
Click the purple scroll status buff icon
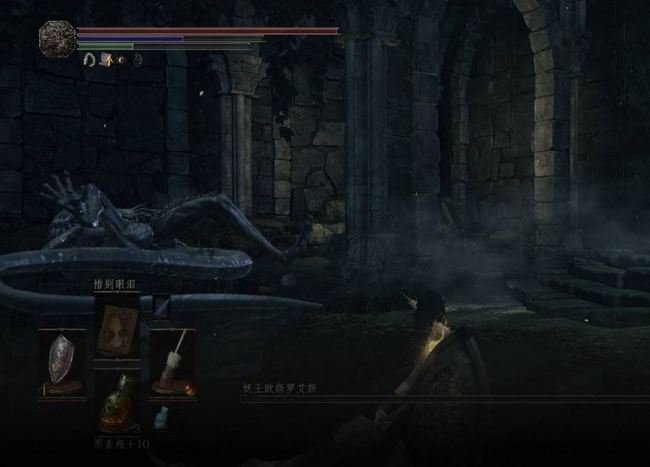tap(106, 61)
